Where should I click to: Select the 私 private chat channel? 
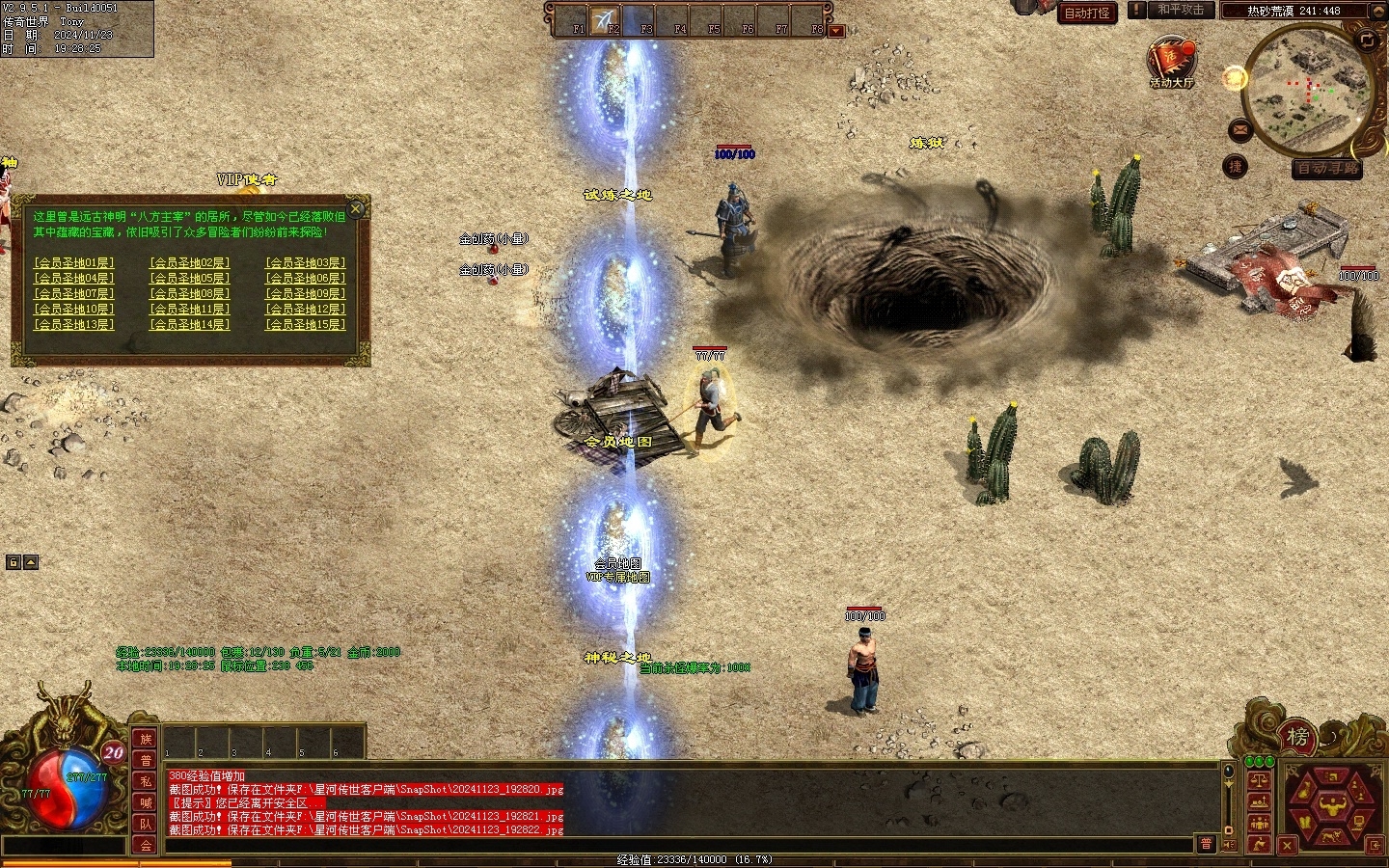[146, 781]
